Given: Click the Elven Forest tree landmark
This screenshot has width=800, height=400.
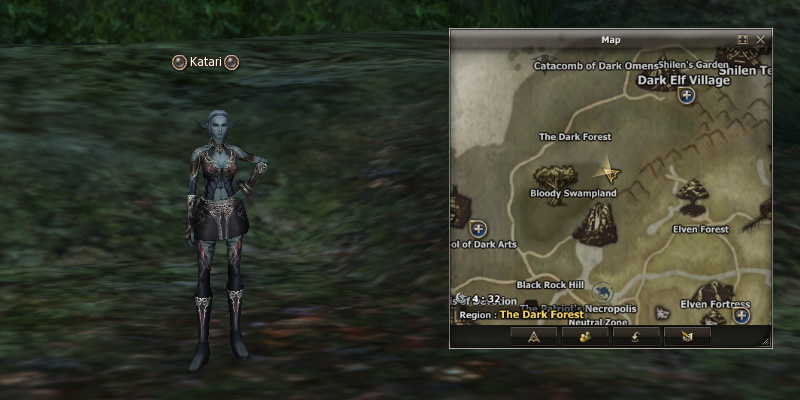Looking at the screenshot, I should 691,190.
